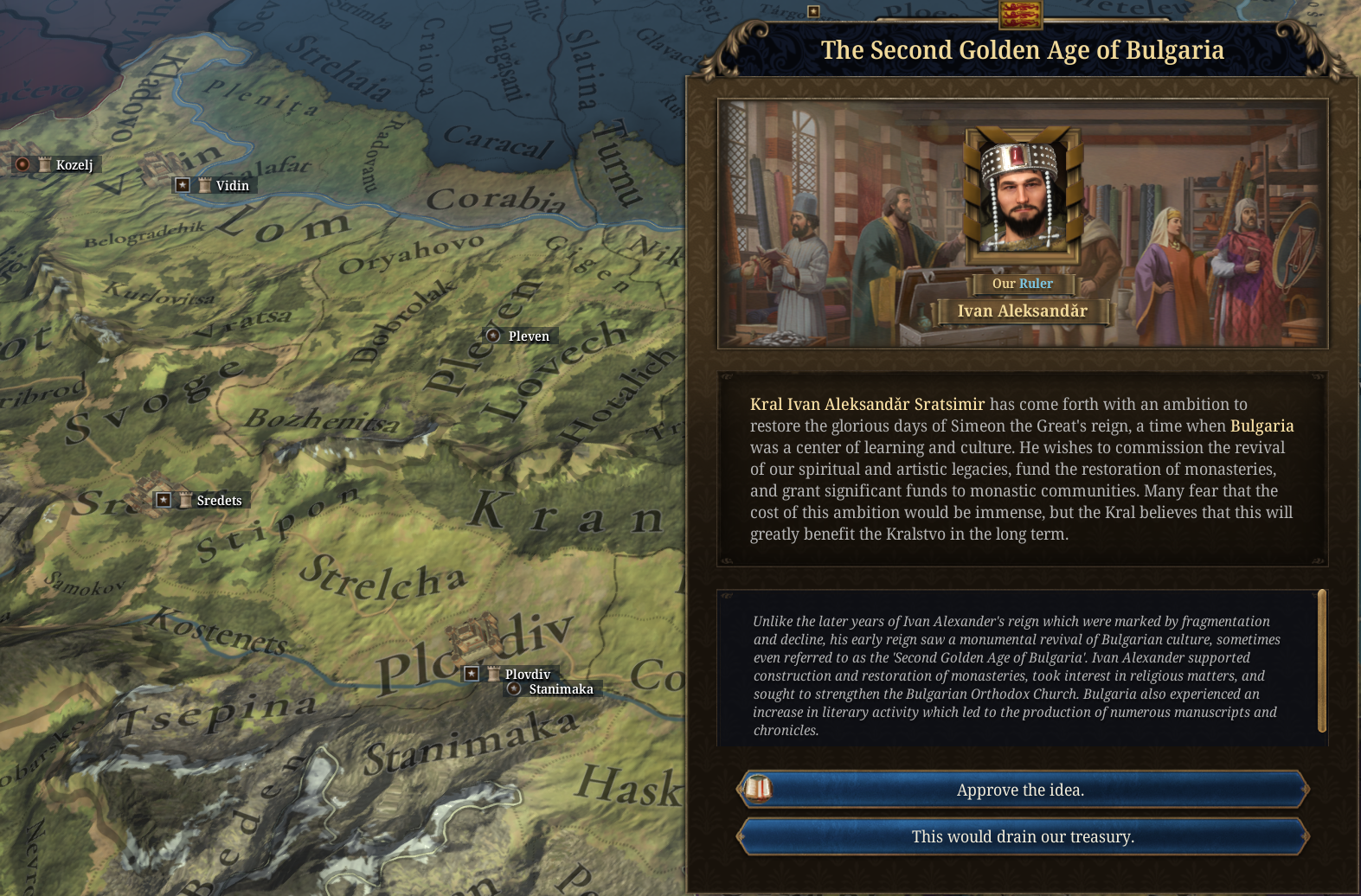Select the Vidin location label
Viewport: 1361px width, 896px height.
click(x=232, y=185)
